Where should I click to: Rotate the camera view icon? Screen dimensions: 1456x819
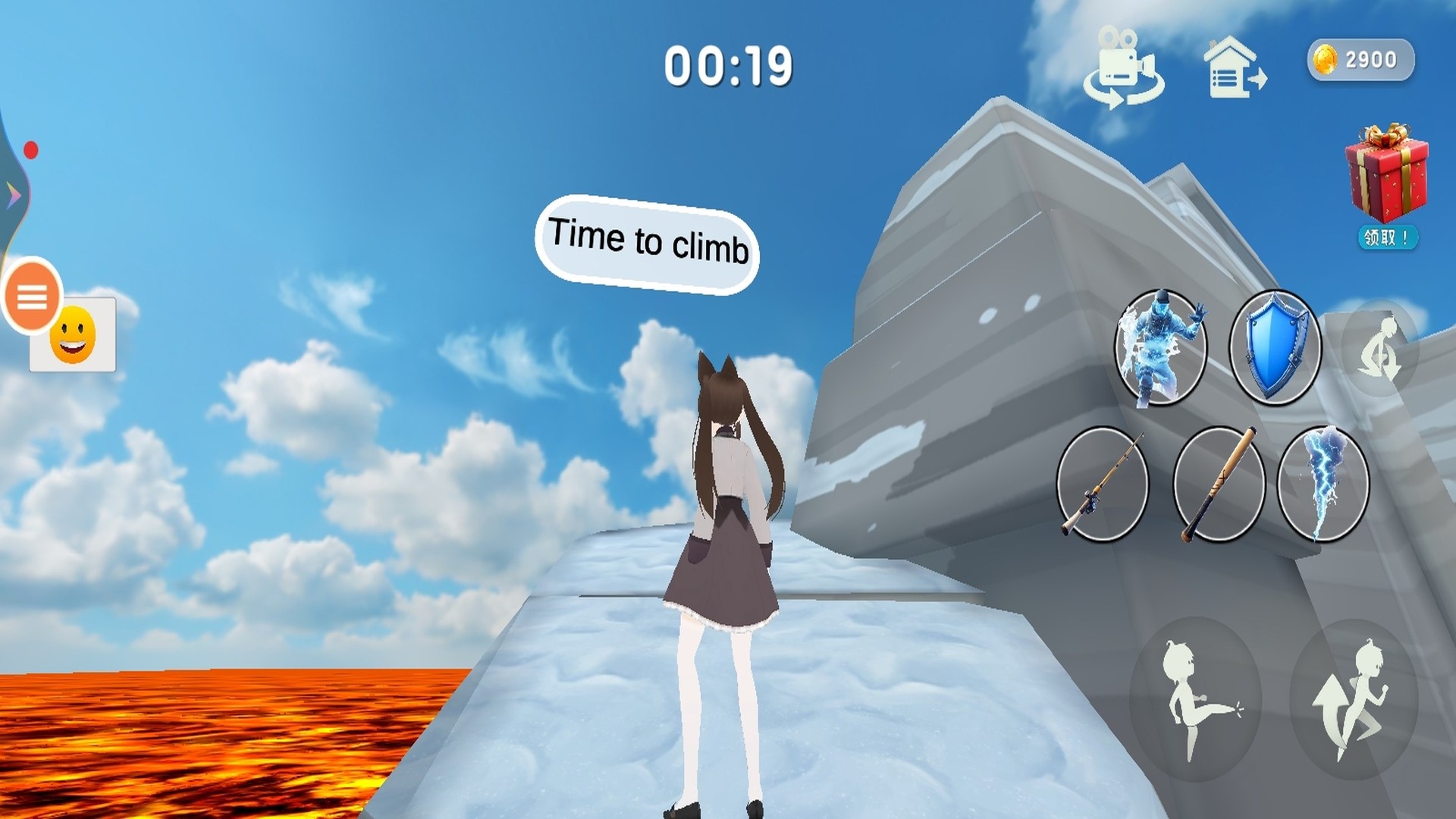click(x=1123, y=69)
